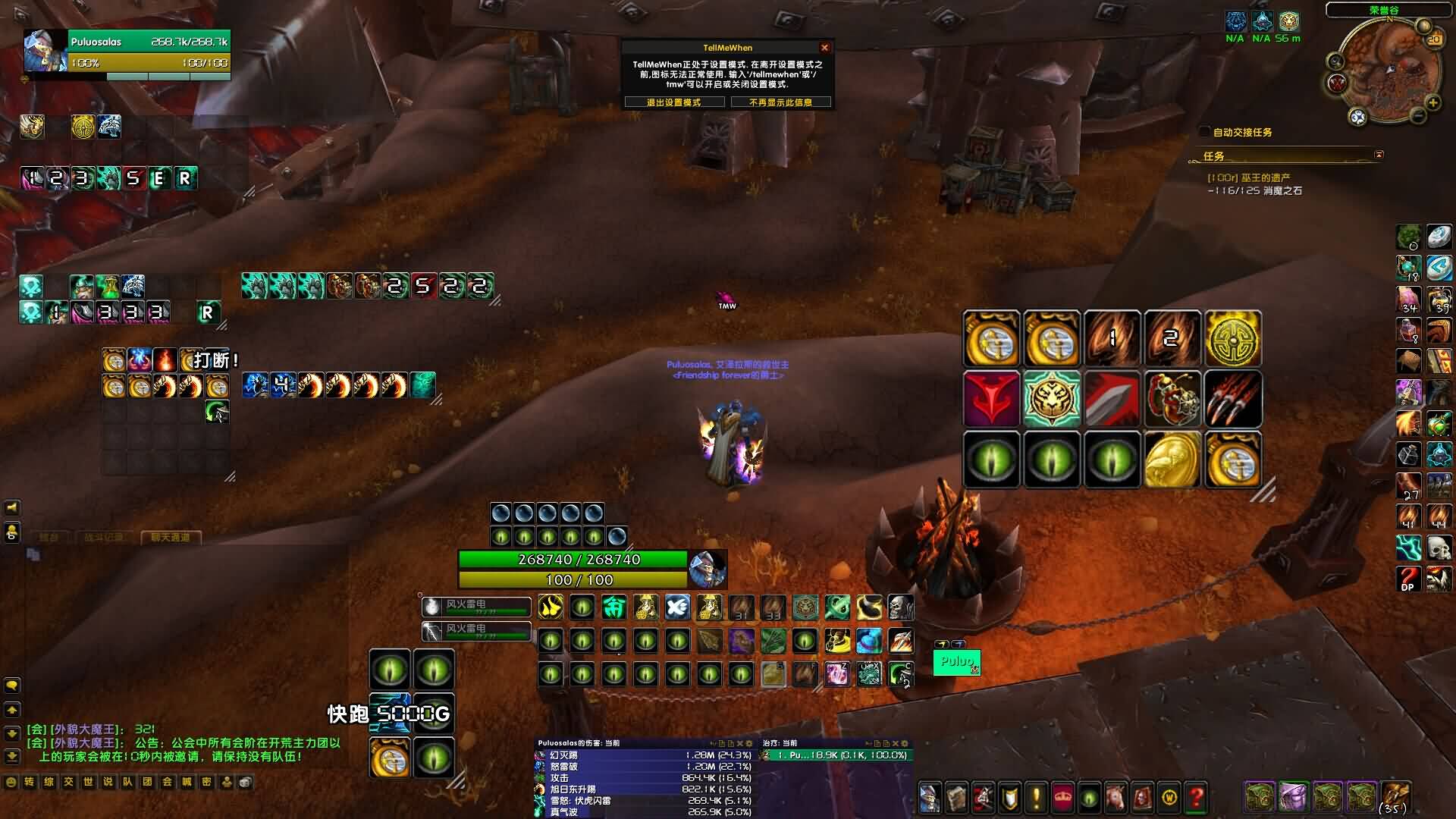This screenshot has width=1456, height=819.
Task: Zoom in the minimap with plus button
Action: click(1432, 102)
